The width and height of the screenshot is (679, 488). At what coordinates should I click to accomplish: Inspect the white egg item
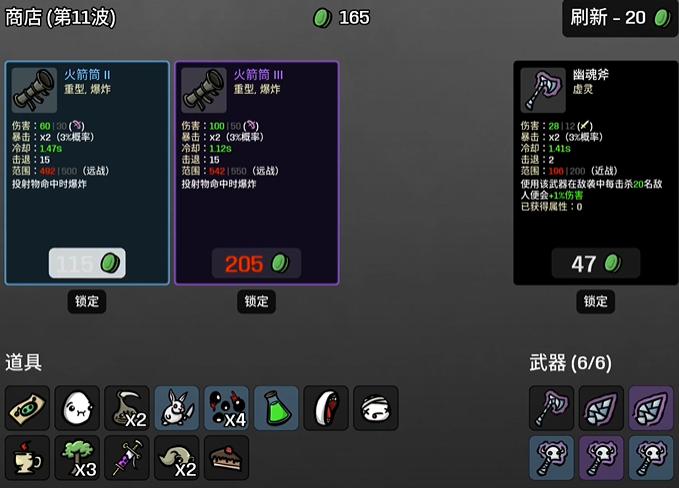tap(77, 408)
